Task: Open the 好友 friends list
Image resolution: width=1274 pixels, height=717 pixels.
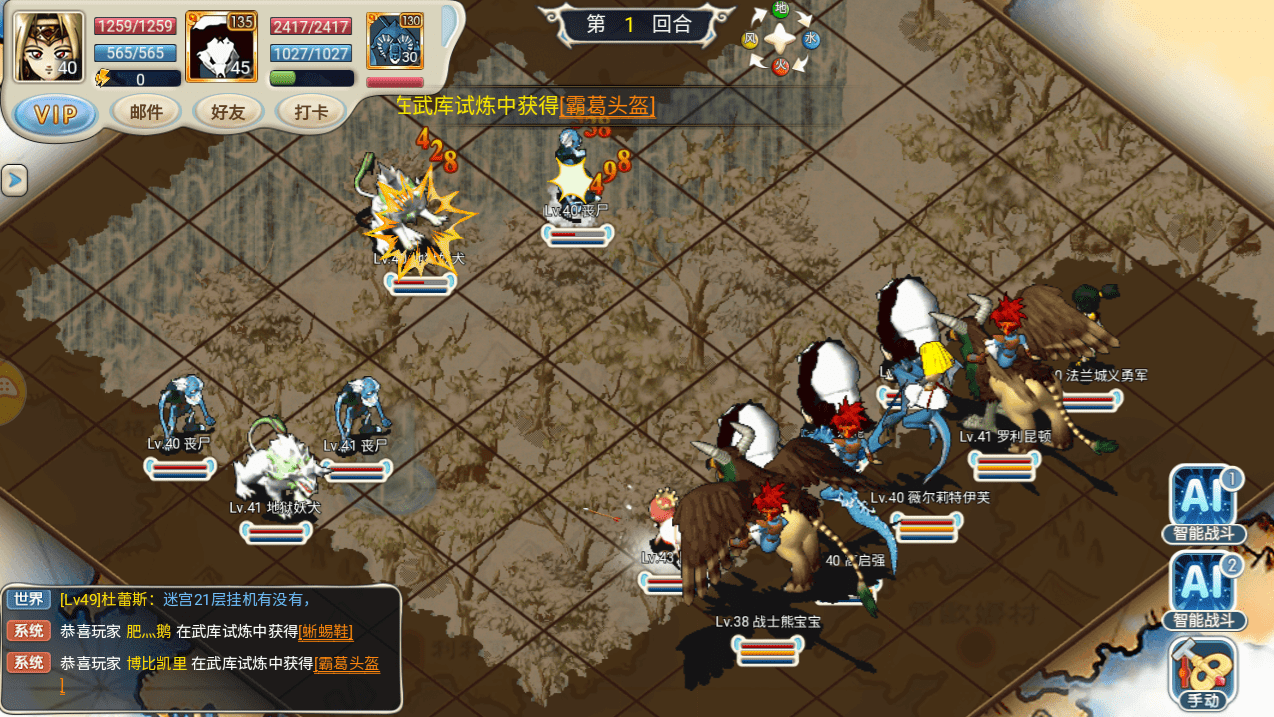Action: [x=229, y=112]
